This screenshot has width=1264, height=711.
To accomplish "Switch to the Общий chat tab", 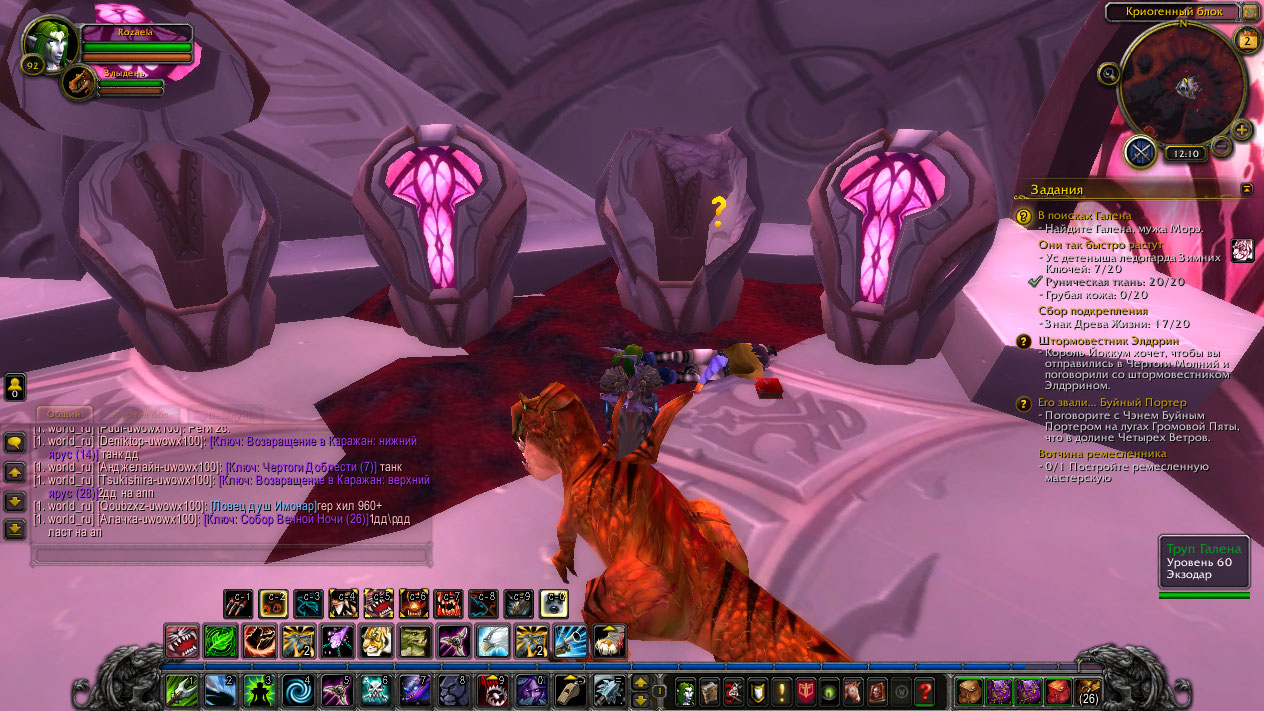I will pos(64,413).
